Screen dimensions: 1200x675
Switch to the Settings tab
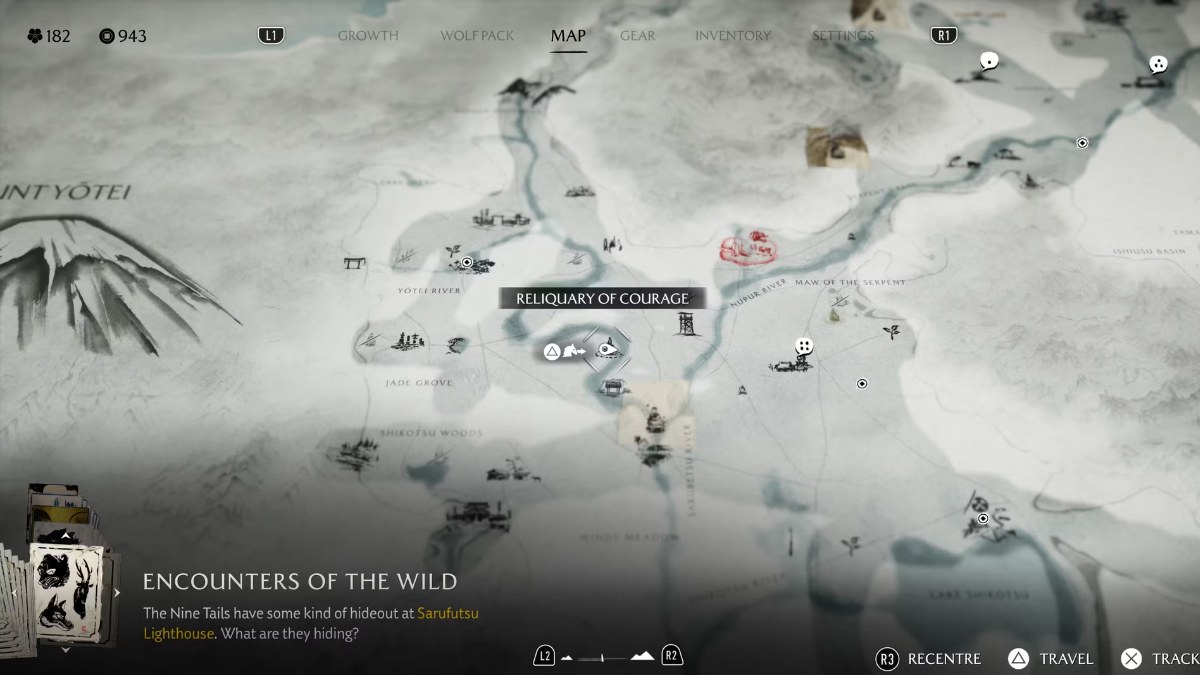click(x=842, y=36)
